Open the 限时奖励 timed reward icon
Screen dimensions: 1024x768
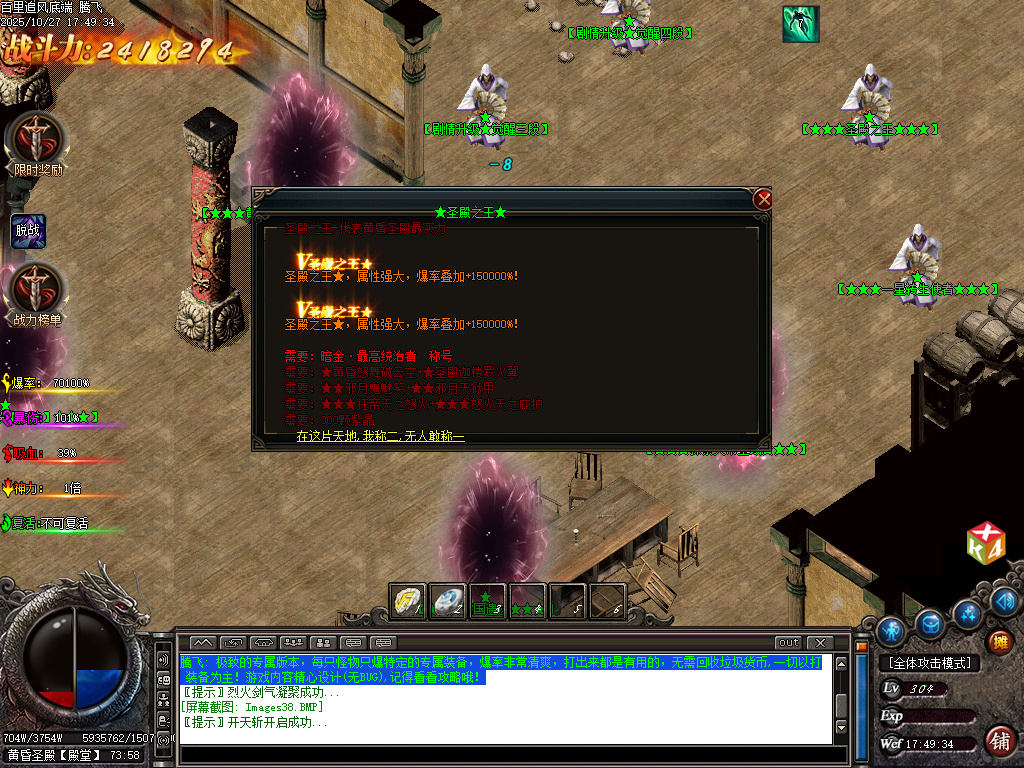tap(37, 139)
